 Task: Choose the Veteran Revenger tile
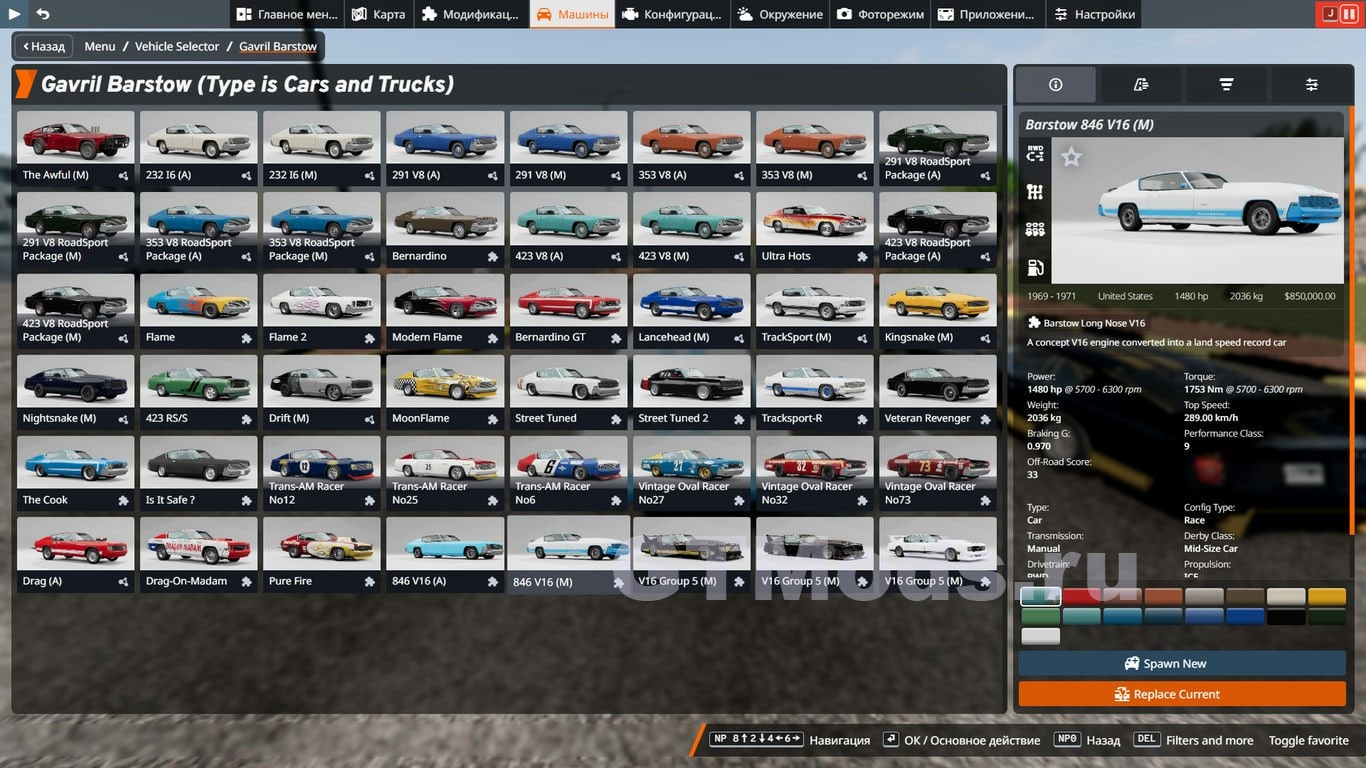(937, 392)
